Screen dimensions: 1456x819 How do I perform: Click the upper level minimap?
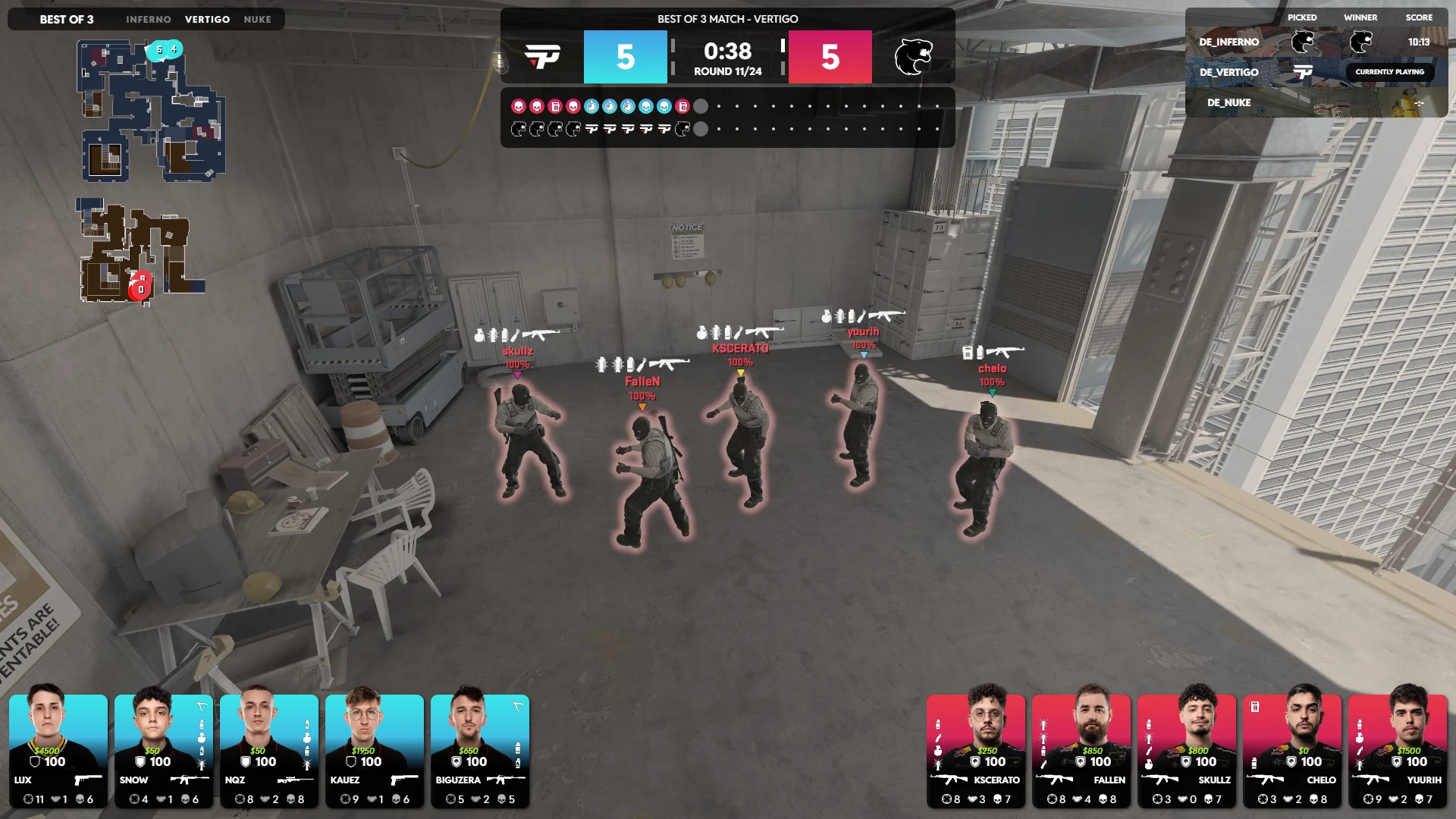pos(152,111)
